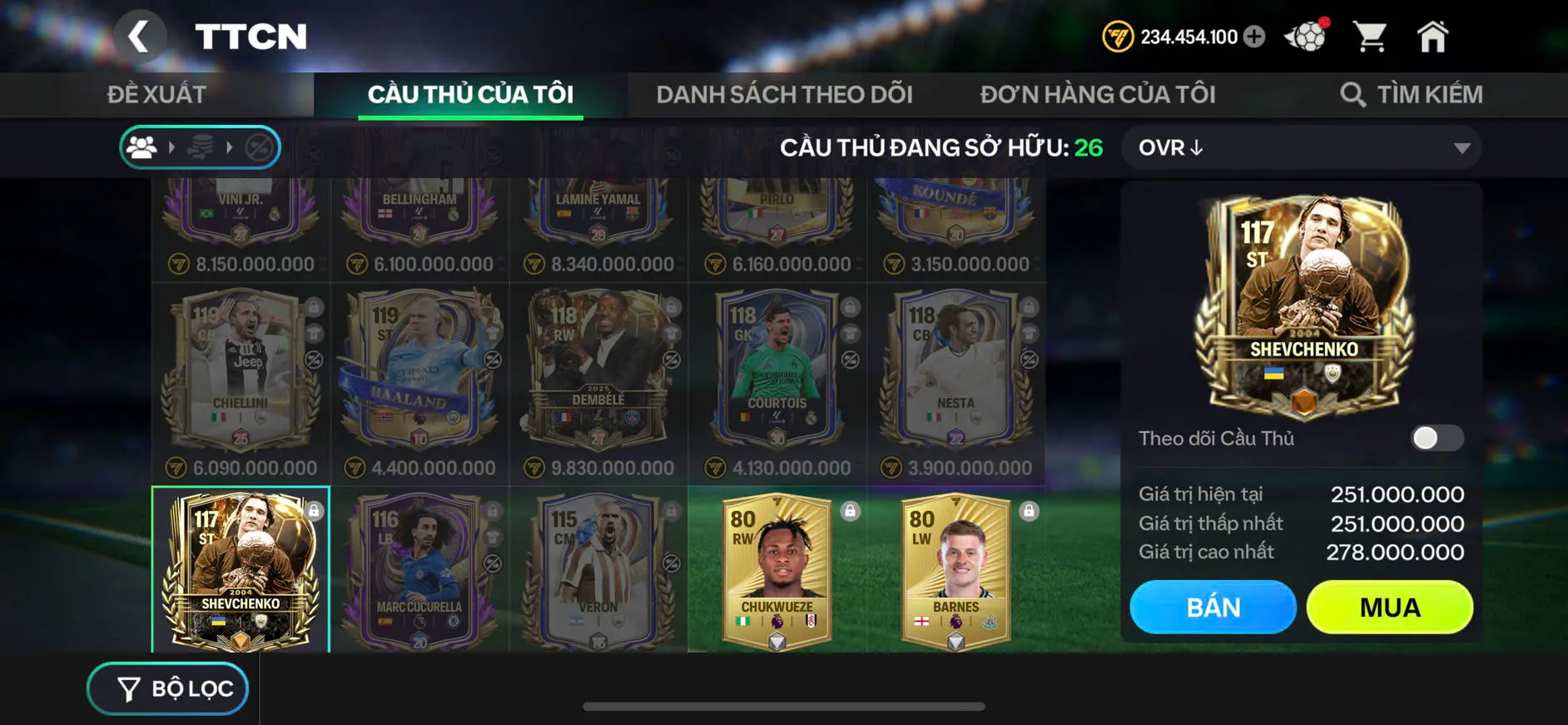The width and height of the screenshot is (1568, 725).
Task: Click the crossed-out percent filter icon
Action: [258, 147]
